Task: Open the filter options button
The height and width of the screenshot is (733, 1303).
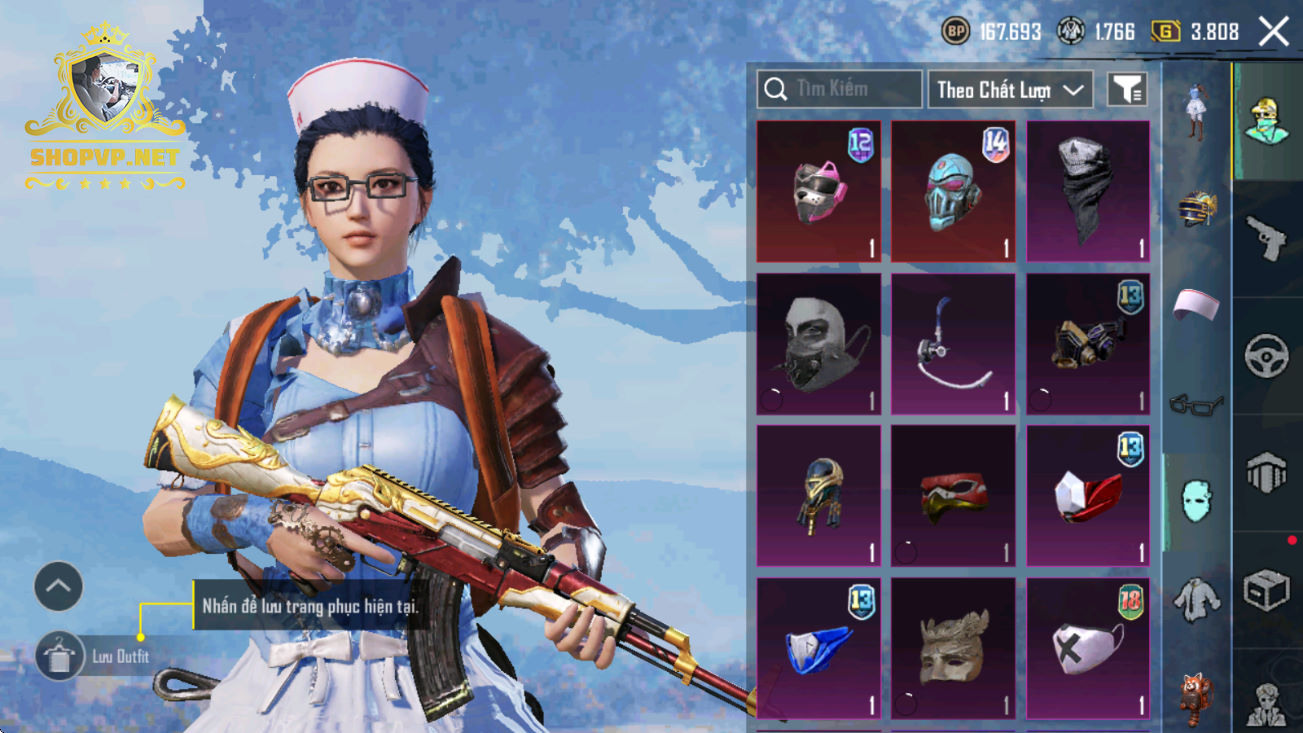Action: (1126, 89)
